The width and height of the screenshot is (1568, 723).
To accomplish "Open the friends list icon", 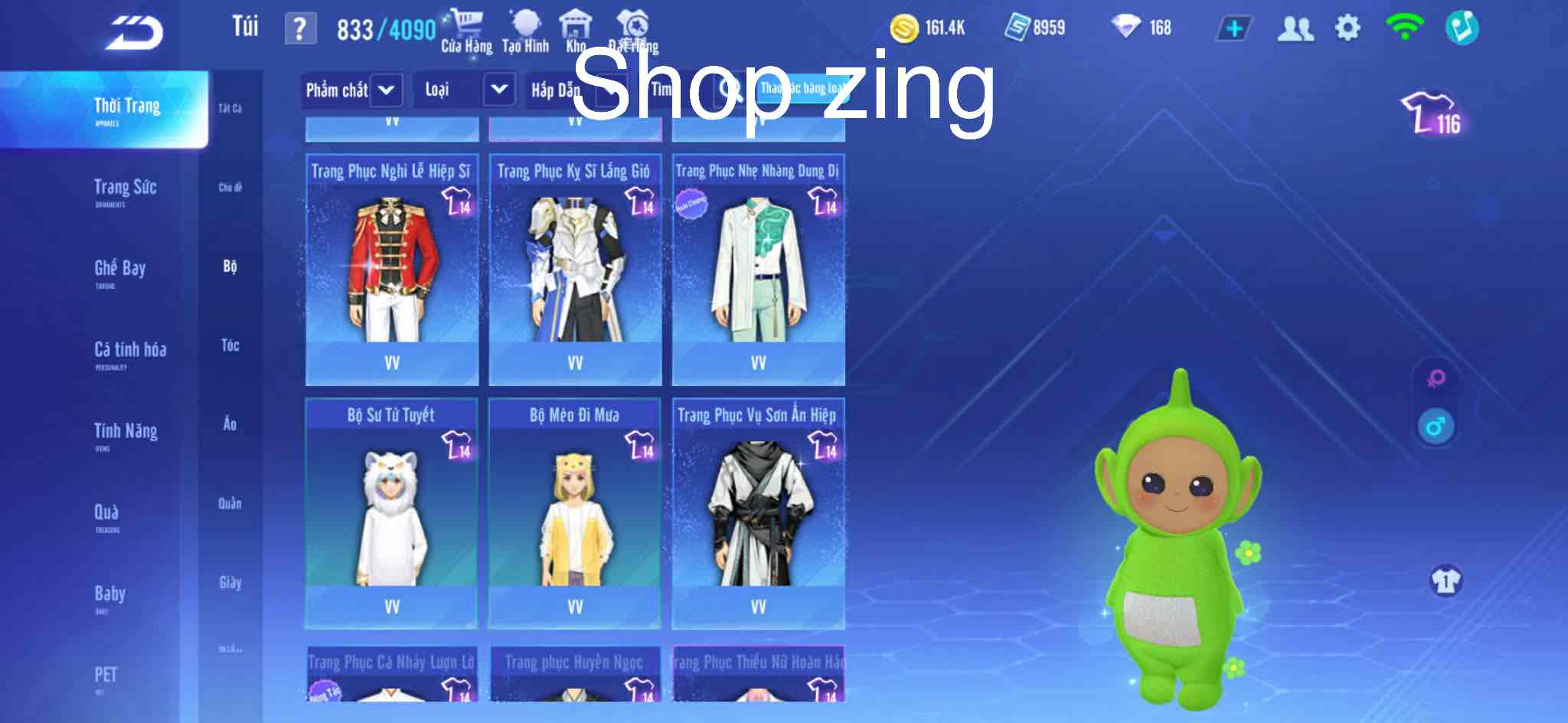I will click(x=1295, y=29).
